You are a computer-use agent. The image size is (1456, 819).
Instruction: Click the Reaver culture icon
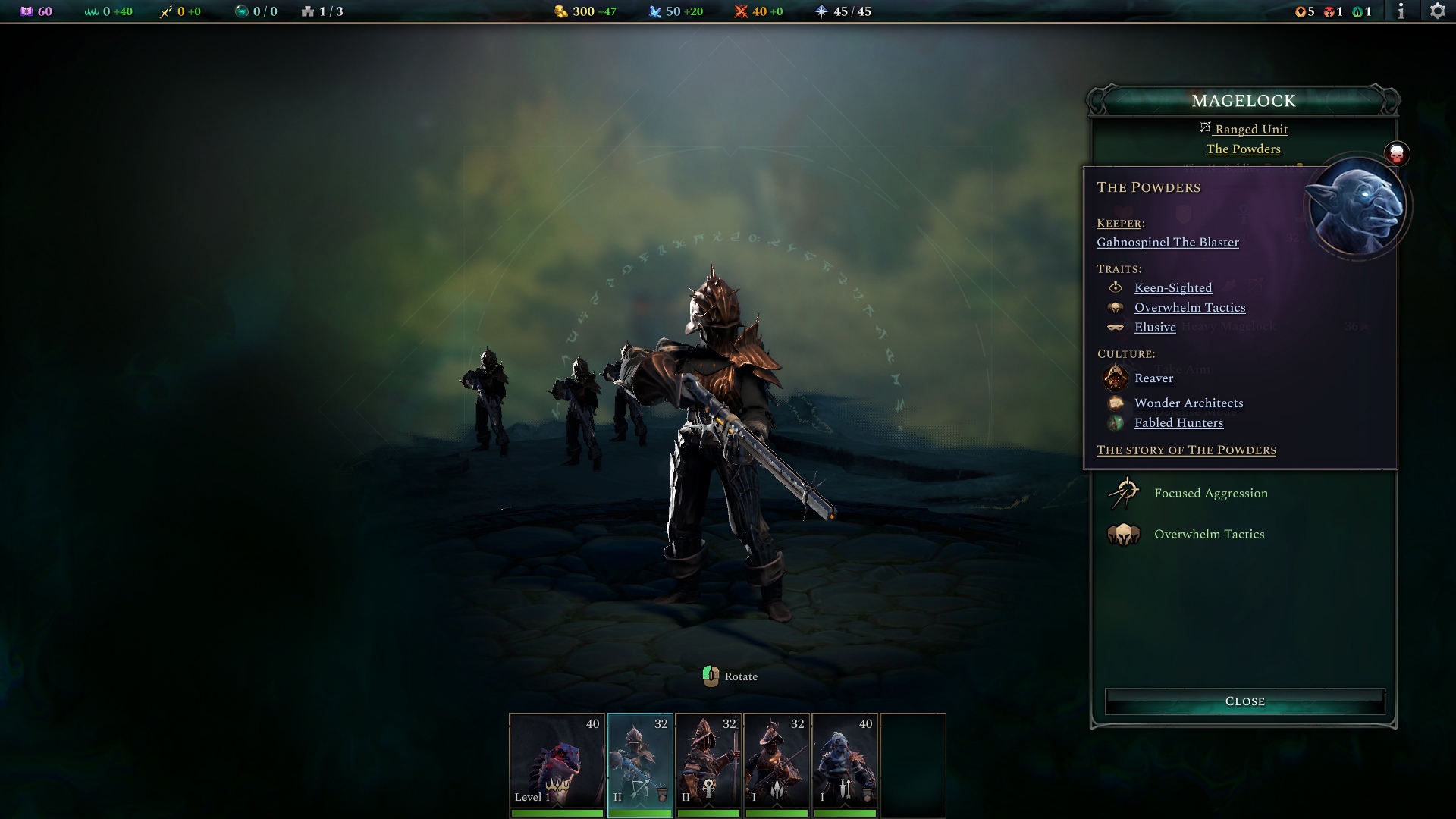1116,378
